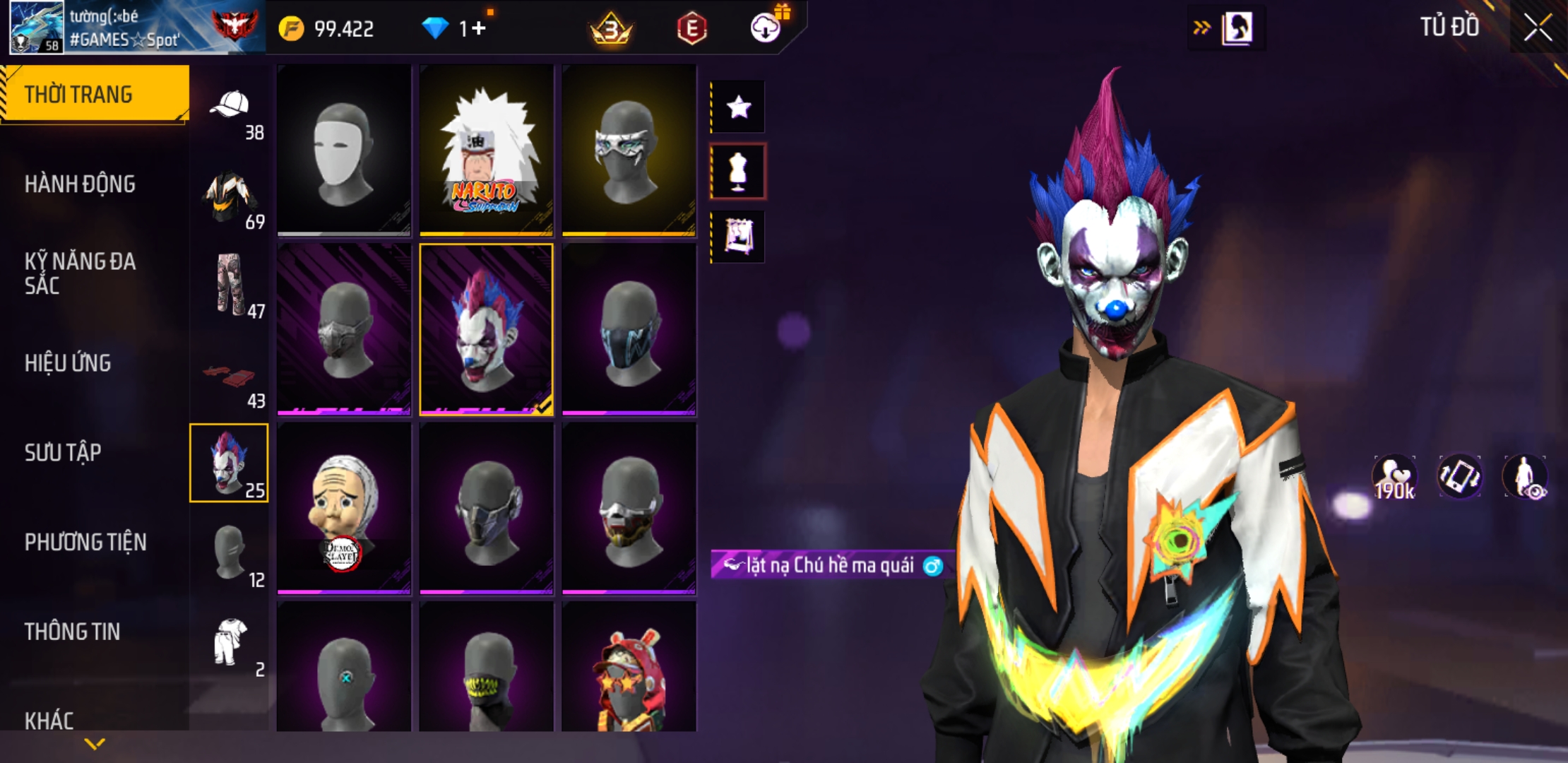This screenshot has width=1568, height=763.
Task: Go to the Sưu Tập section
Action: tap(63, 453)
